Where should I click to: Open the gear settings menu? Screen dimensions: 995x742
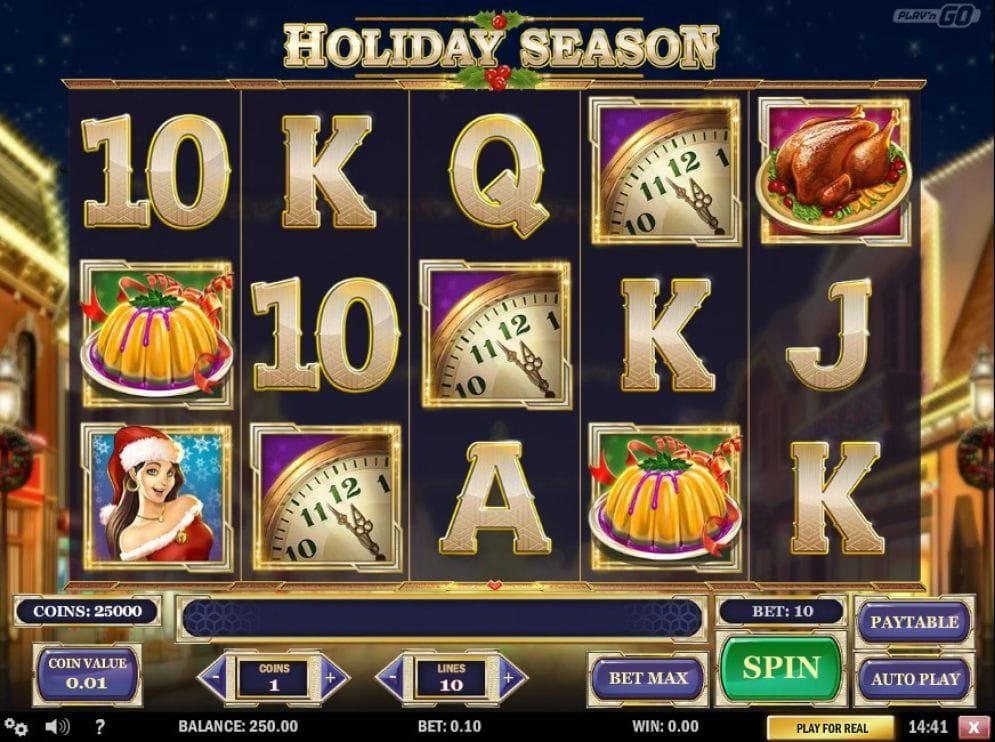coord(16,727)
